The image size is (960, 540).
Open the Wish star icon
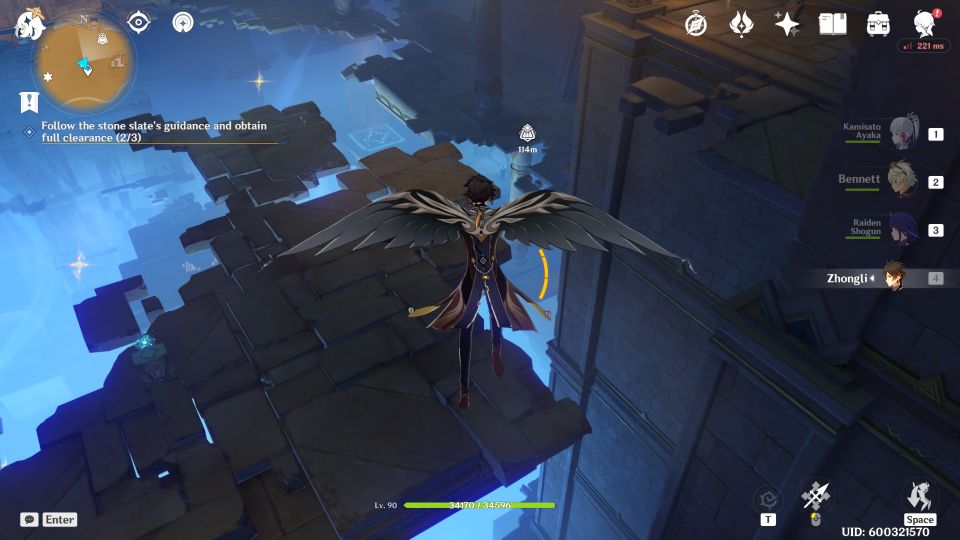[x=787, y=24]
